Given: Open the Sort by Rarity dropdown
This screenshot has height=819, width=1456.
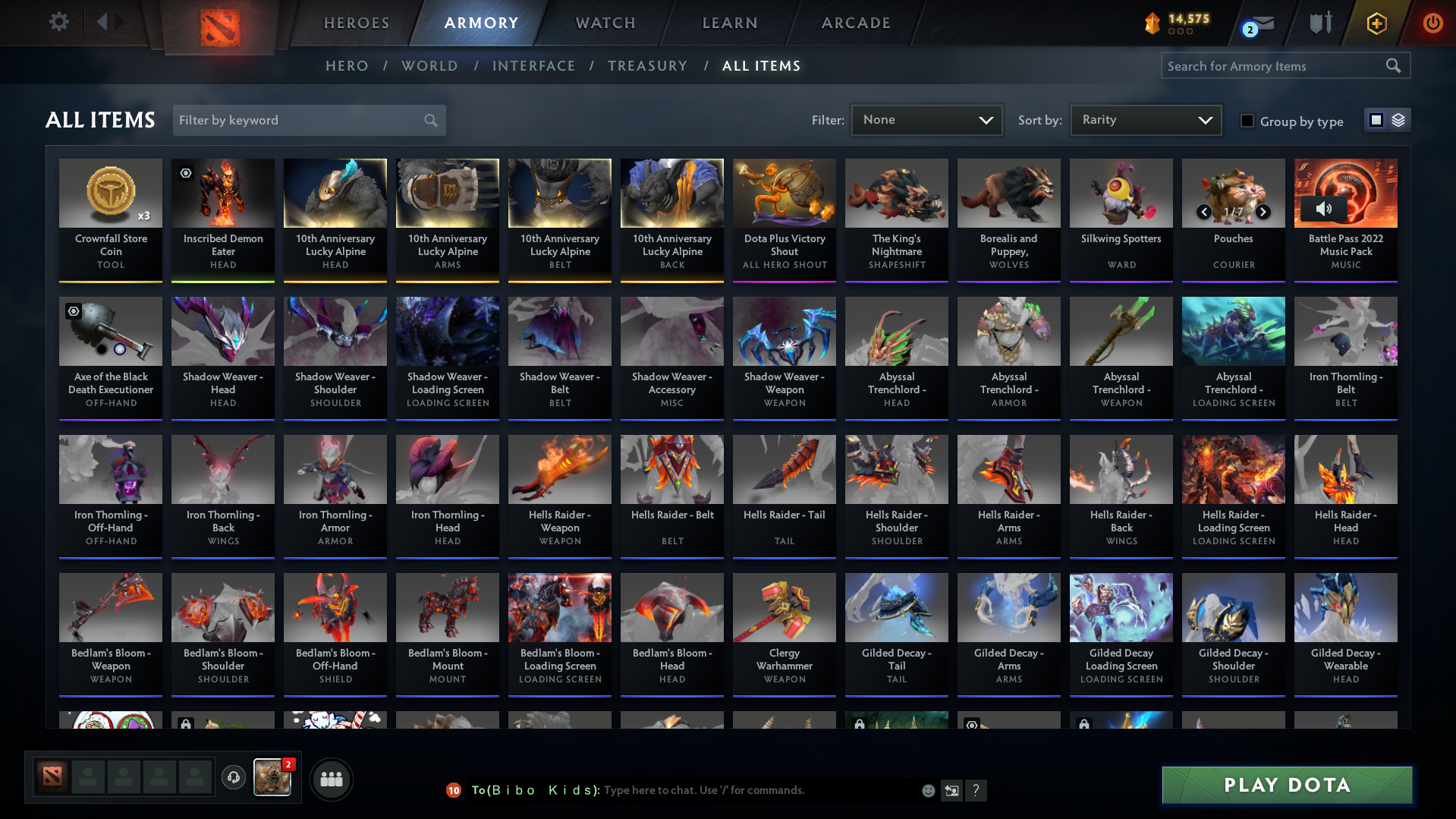Looking at the screenshot, I should (1145, 119).
